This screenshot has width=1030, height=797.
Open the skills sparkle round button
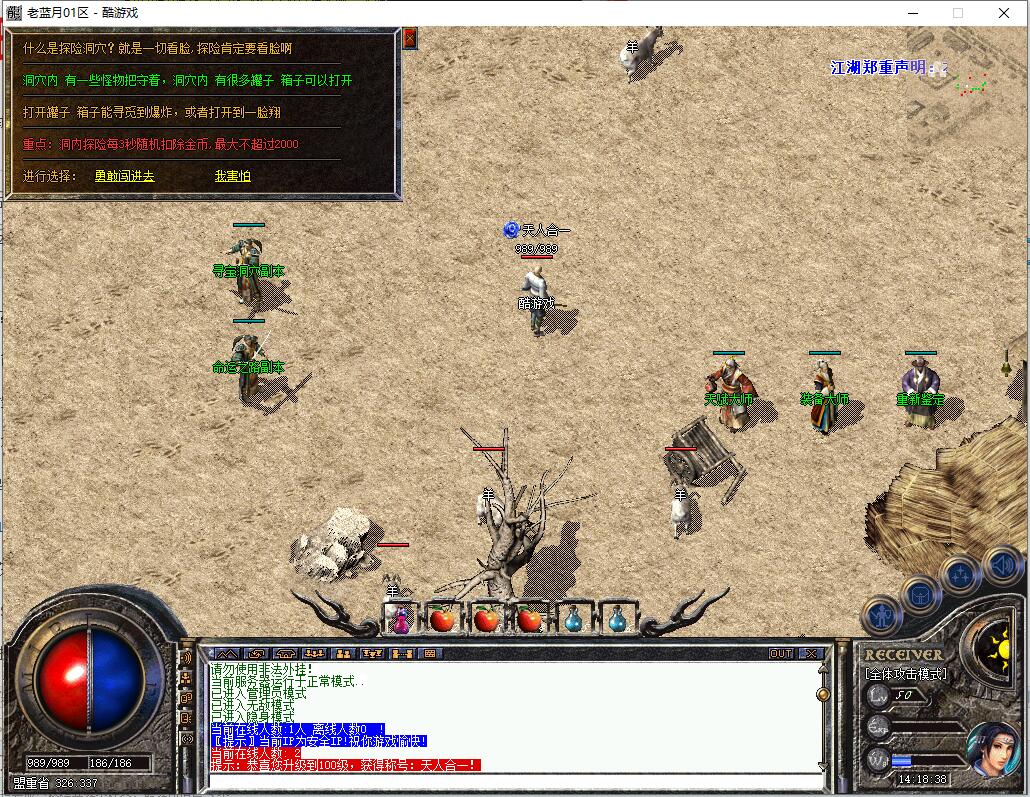coord(960,575)
